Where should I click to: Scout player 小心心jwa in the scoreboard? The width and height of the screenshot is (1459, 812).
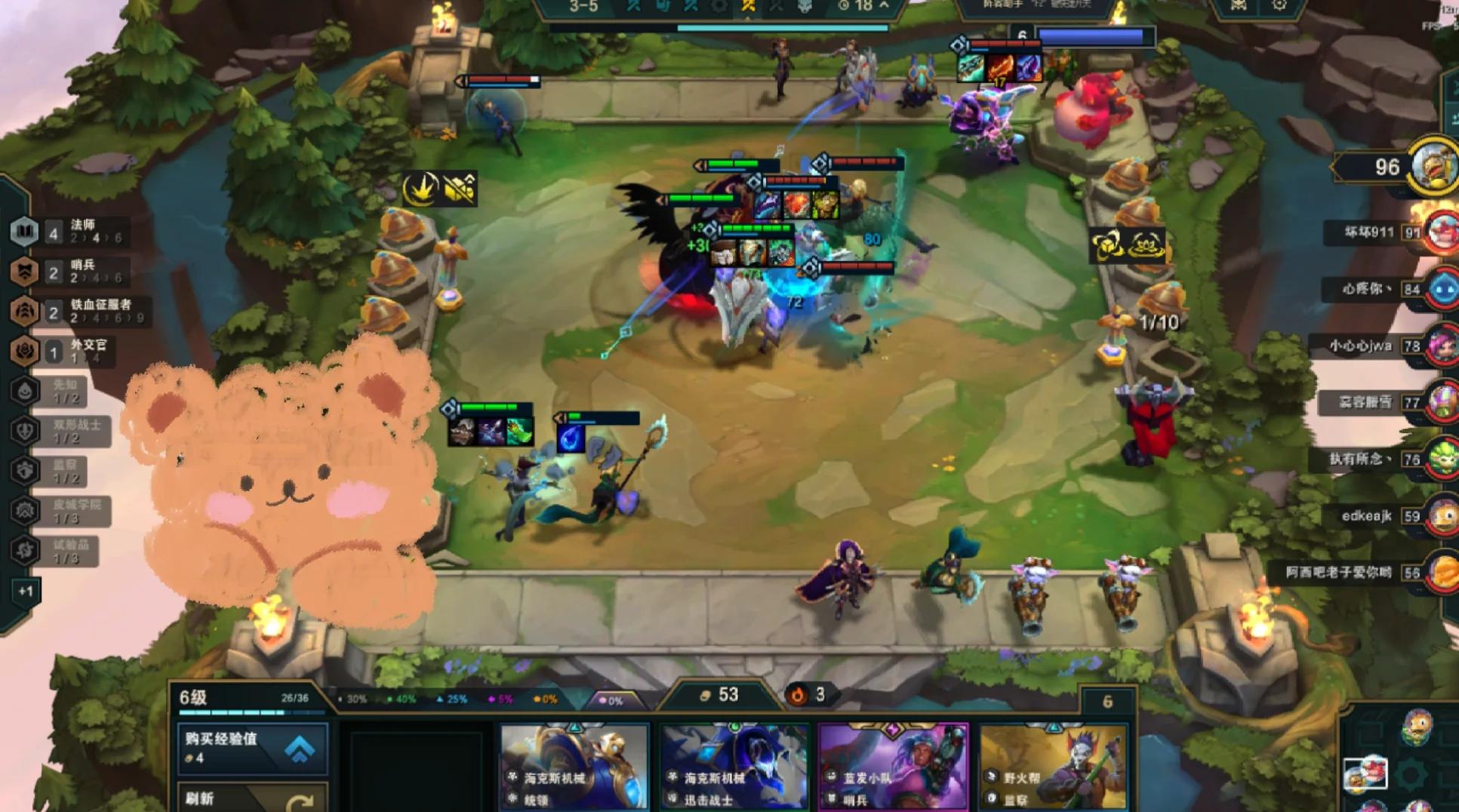click(1440, 346)
